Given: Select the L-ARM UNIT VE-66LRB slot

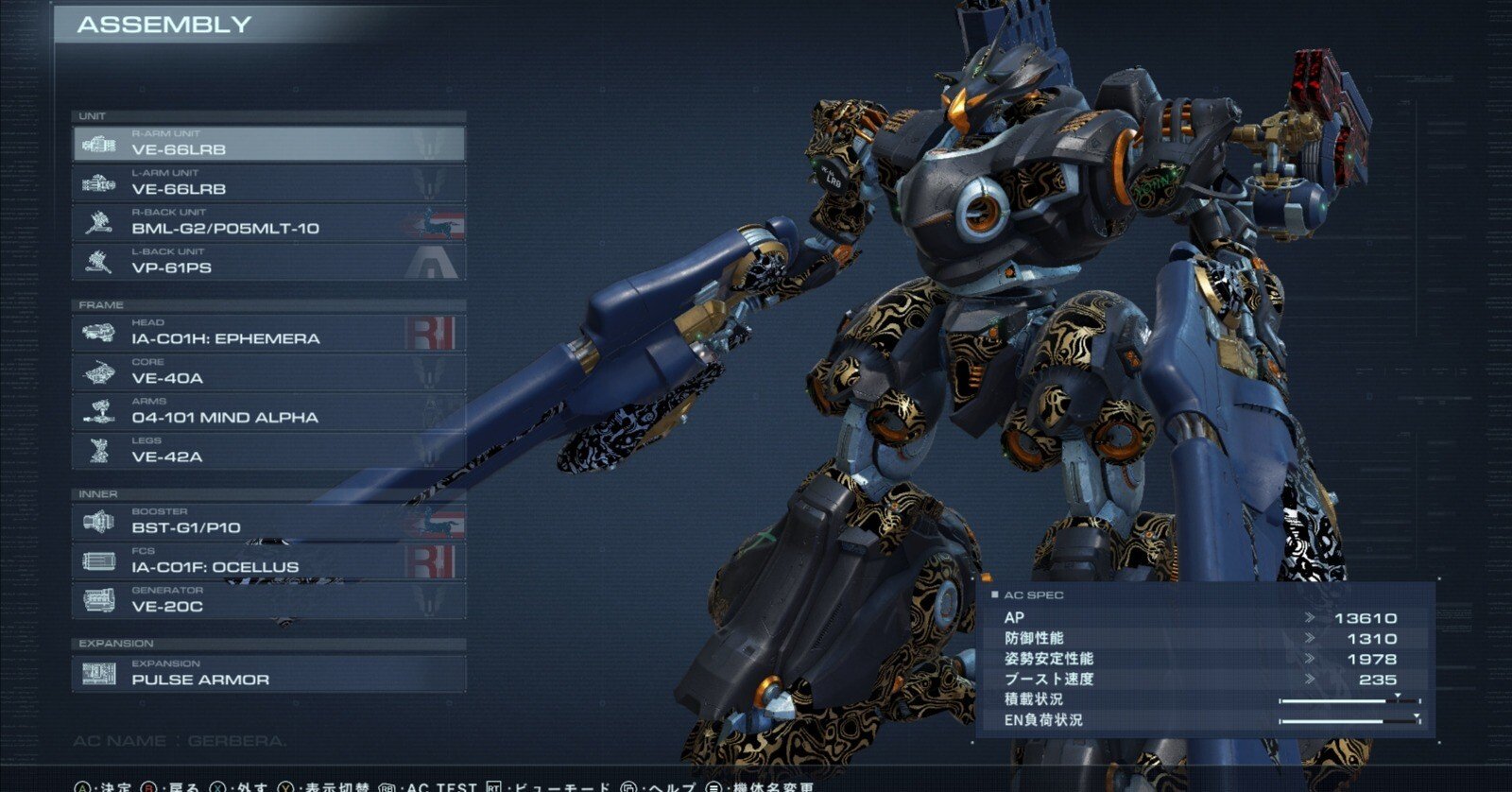Looking at the screenshot, I should click(x=268, y=183).
